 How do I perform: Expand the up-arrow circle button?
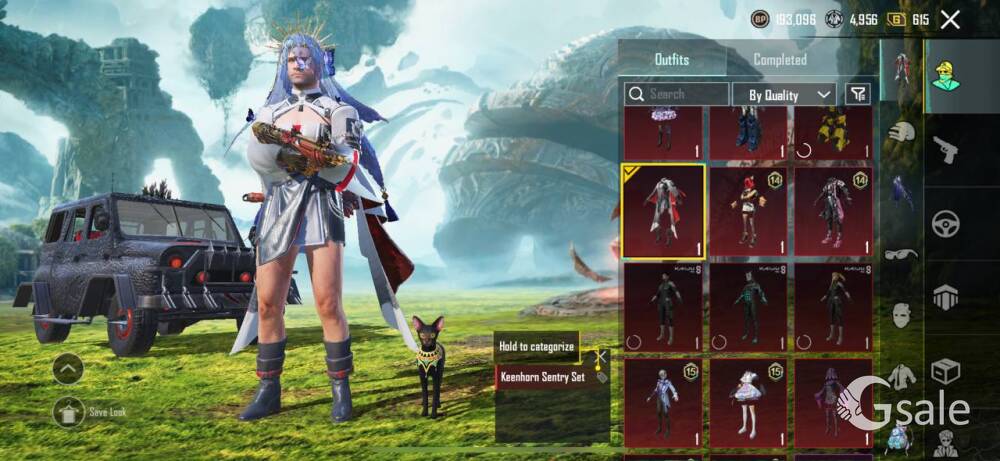point(68,369)
